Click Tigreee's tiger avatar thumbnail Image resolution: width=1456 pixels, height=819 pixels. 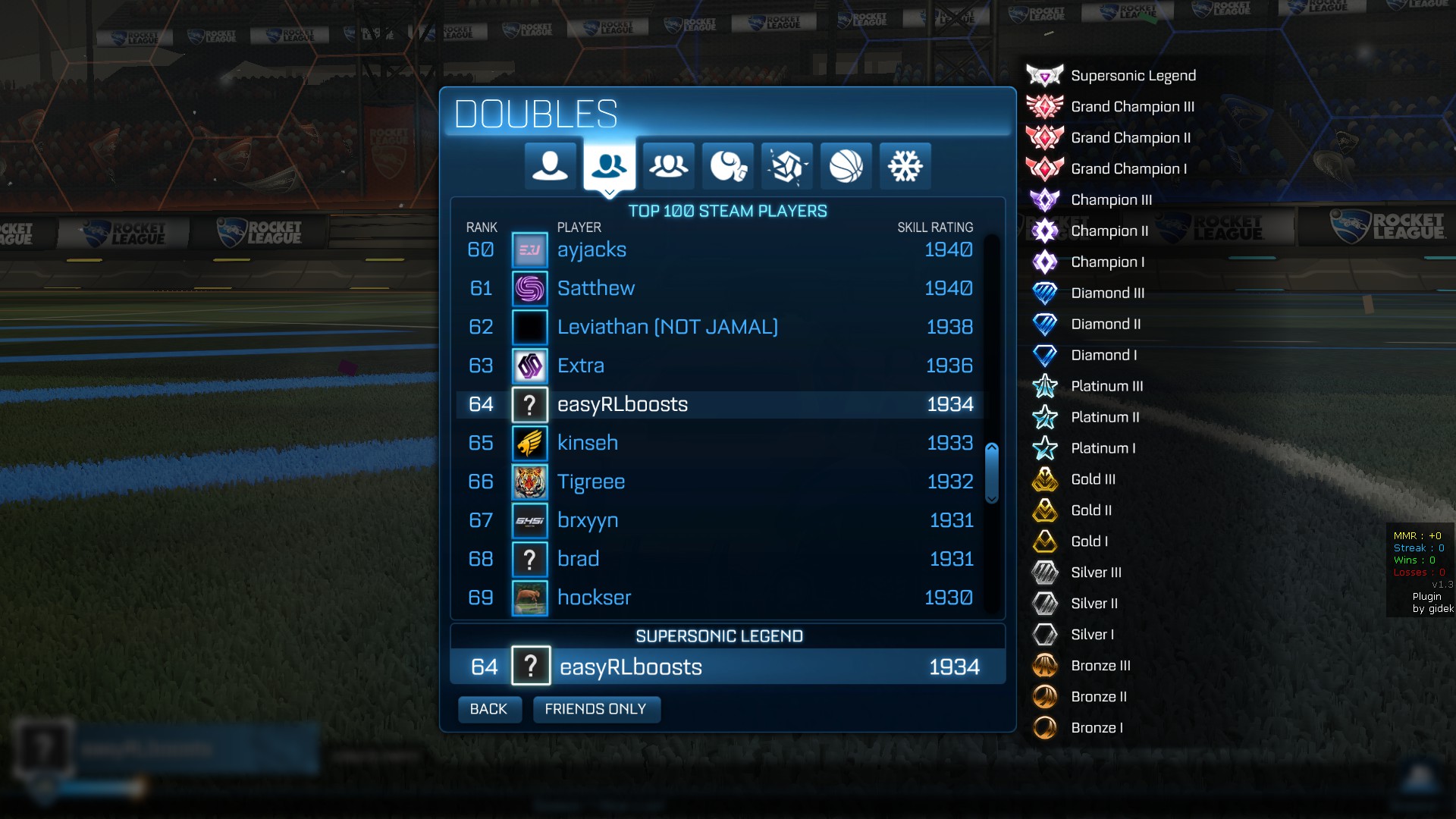530,482
